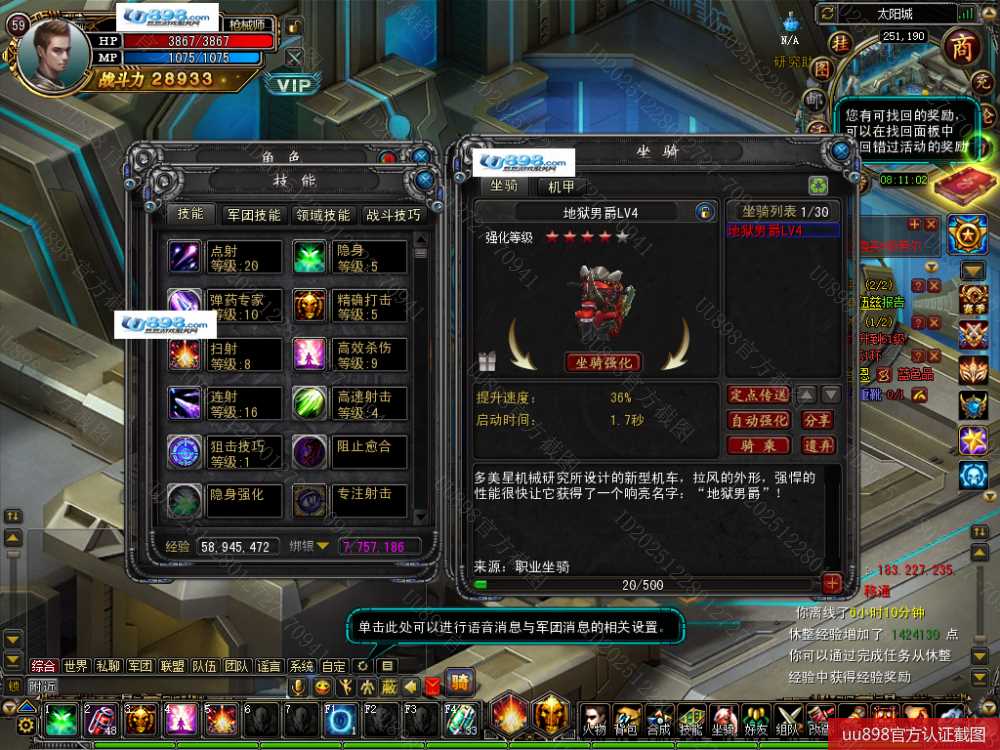This screenshot has width=1000, height=750.
Task: Select the 战斗技巧 tab
Action: [x=393, y=215]
